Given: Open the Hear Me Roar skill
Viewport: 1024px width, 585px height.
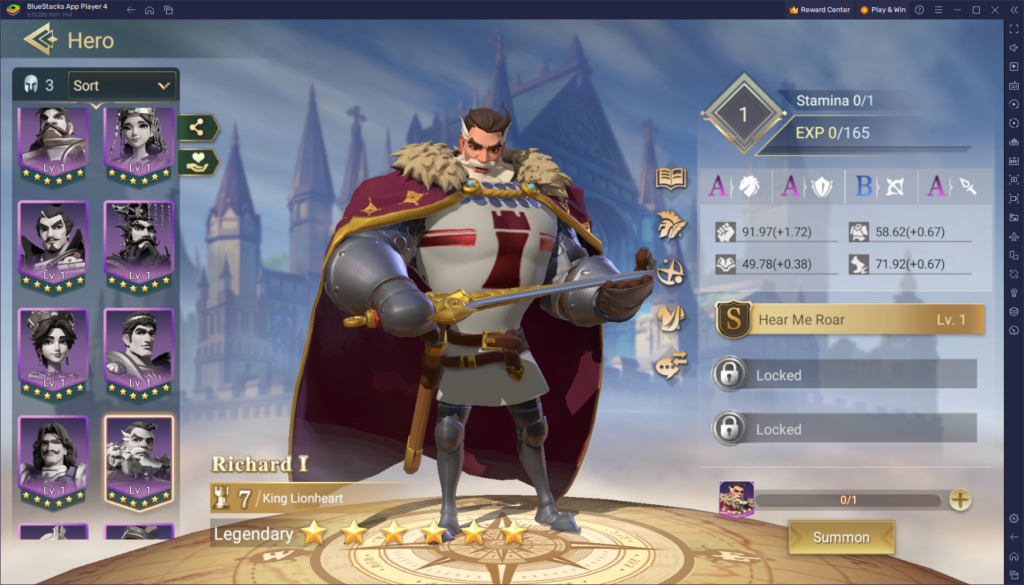Looking at the screenshot, I should [850, 320].
